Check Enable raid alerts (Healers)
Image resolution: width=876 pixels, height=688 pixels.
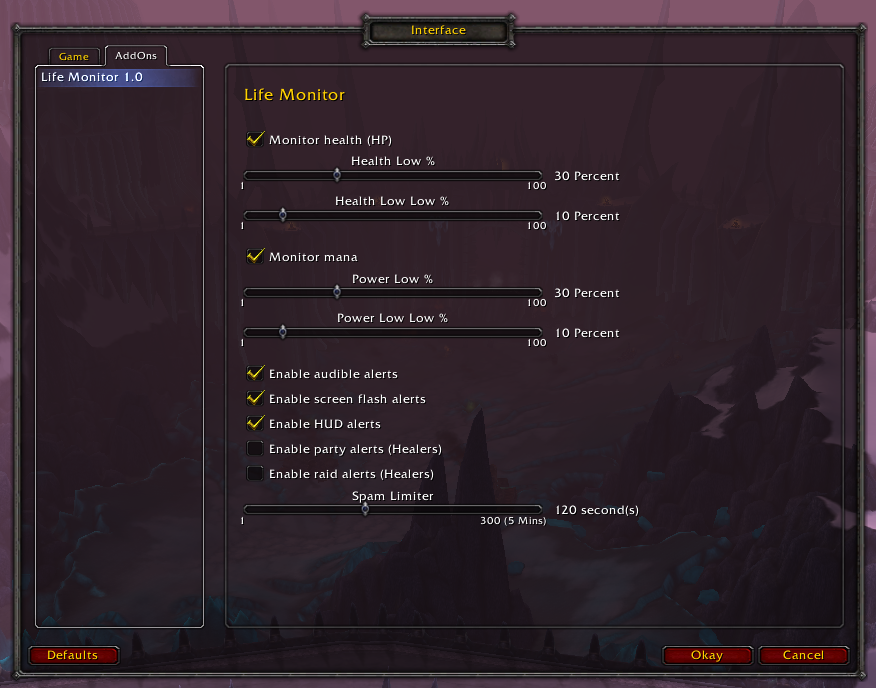click(256, 474)
